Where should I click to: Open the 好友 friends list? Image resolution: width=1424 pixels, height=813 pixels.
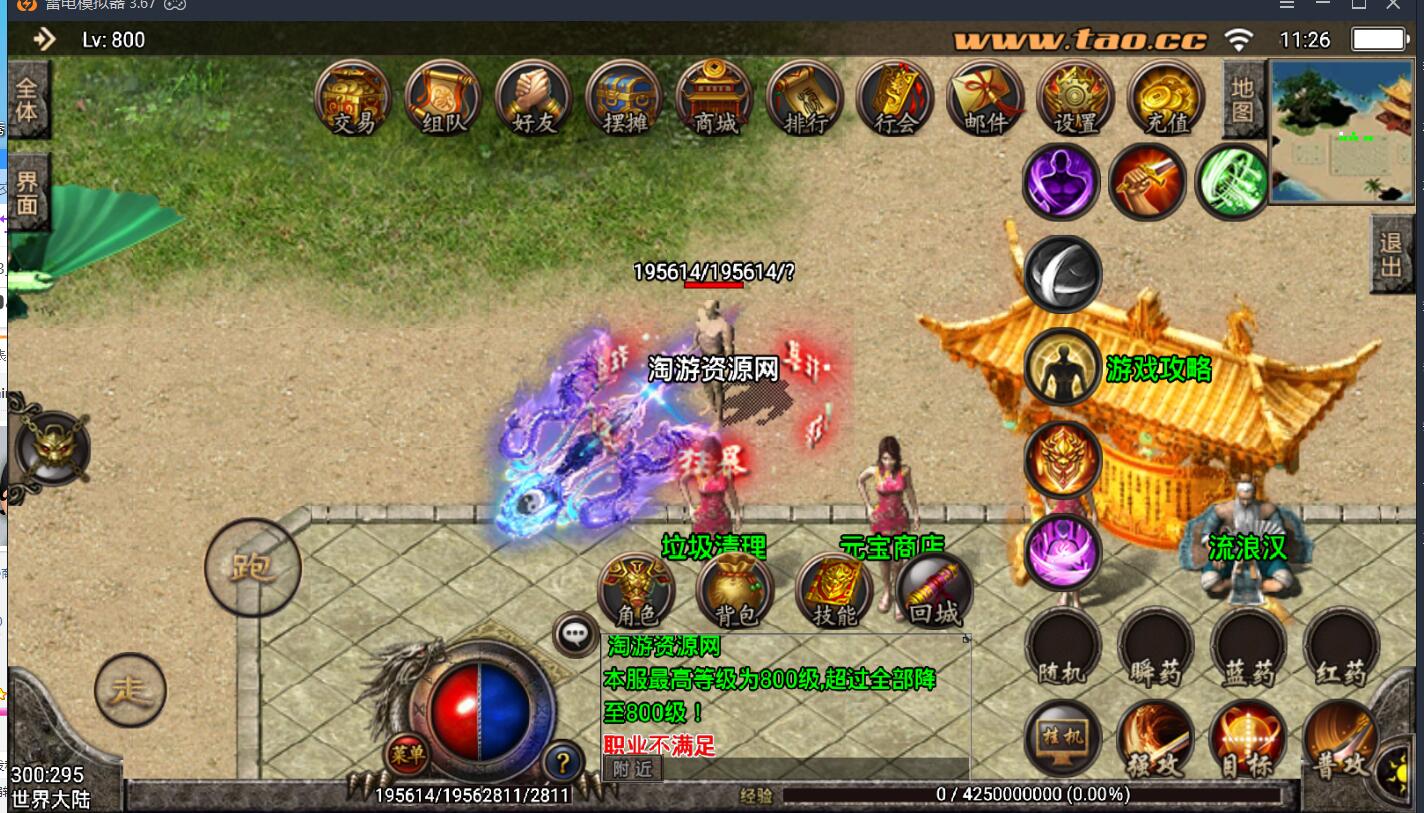coord(533,98)
